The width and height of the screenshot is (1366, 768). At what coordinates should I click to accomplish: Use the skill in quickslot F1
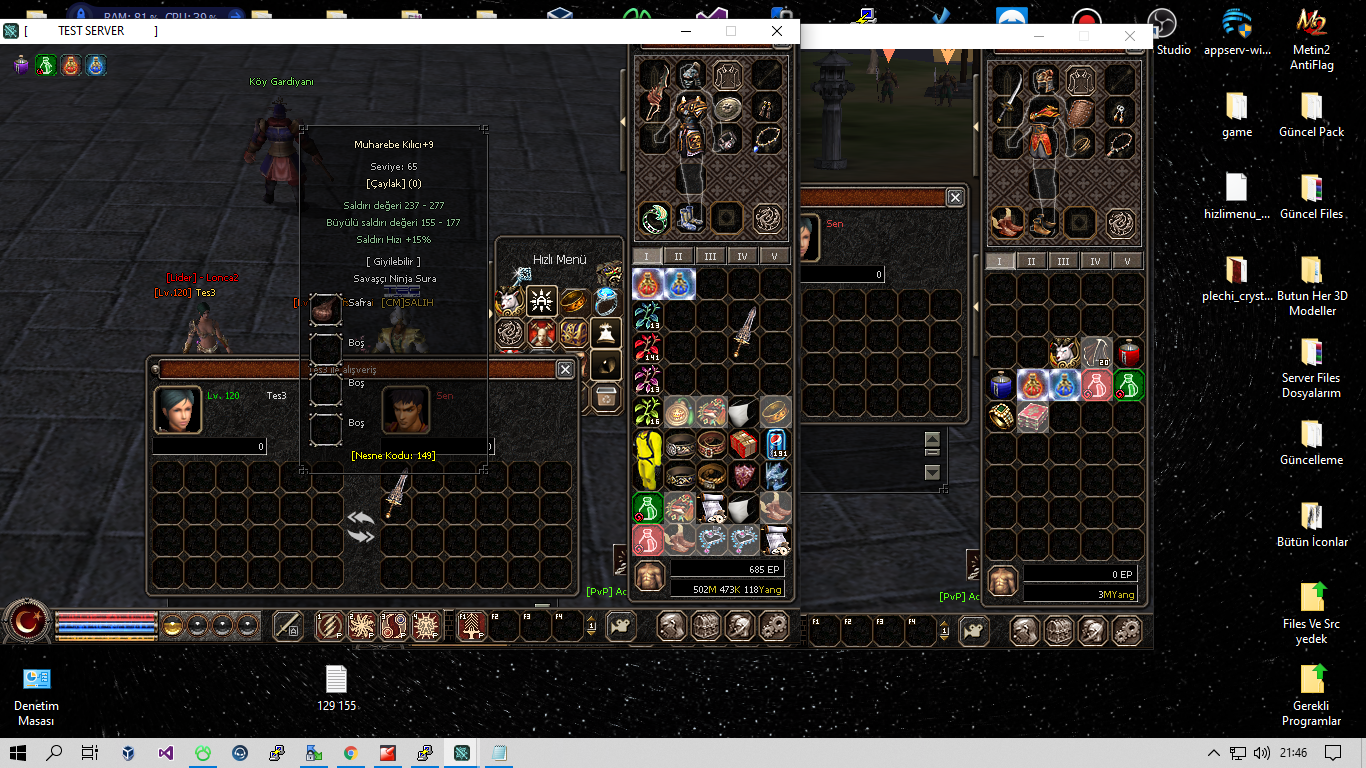[x=472, y=626]
